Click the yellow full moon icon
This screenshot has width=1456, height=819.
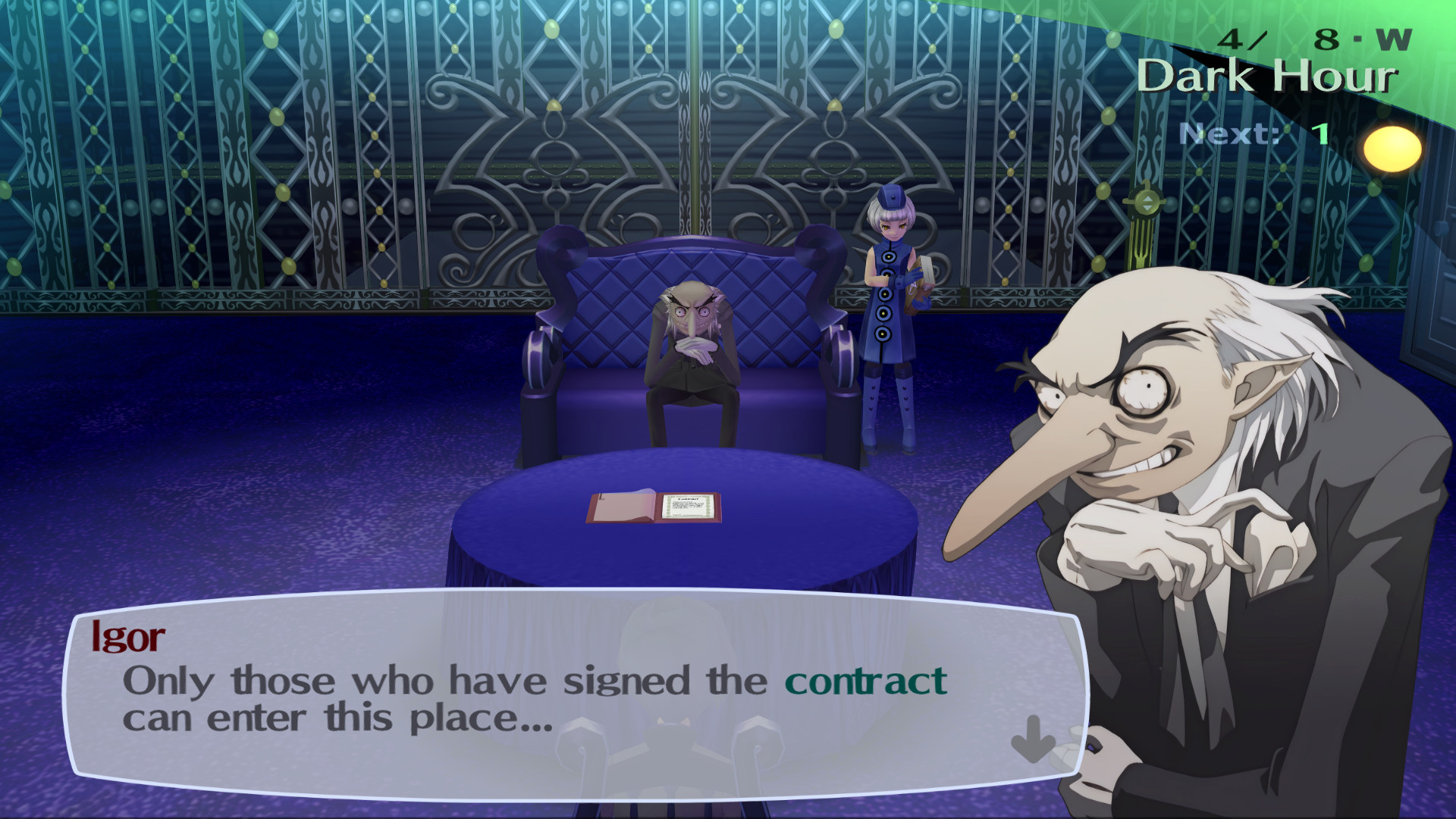tap(1394, 148)
